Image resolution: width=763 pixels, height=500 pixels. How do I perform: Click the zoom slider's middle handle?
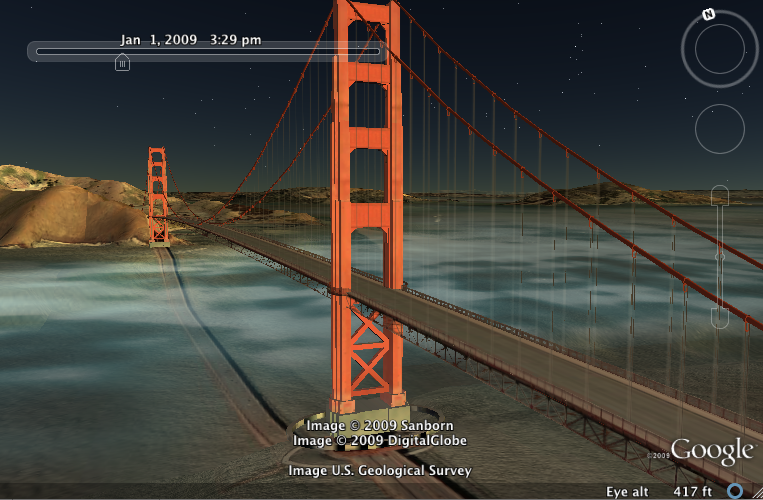[x=720, y=257]
